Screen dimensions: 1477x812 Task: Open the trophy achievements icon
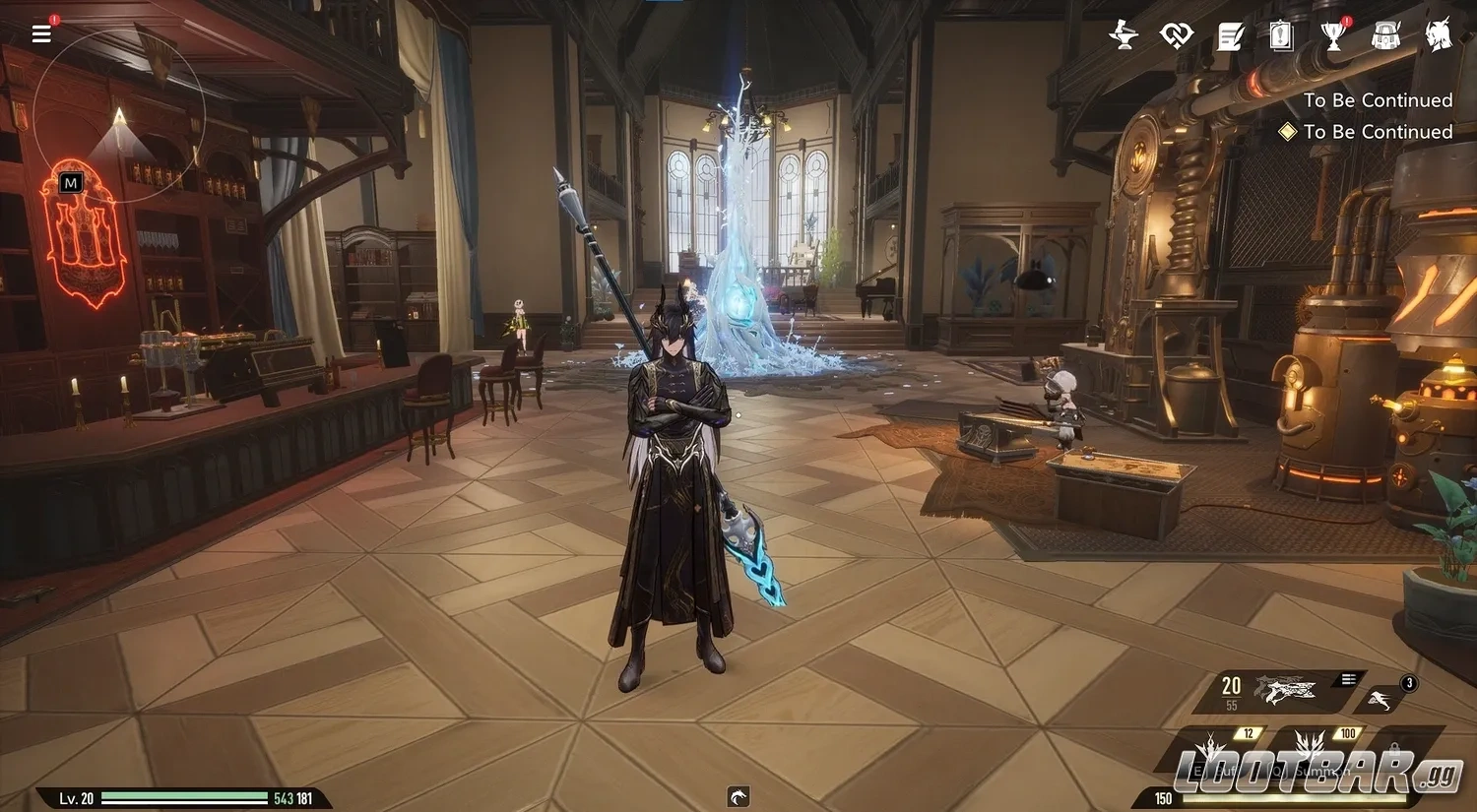1333,36
